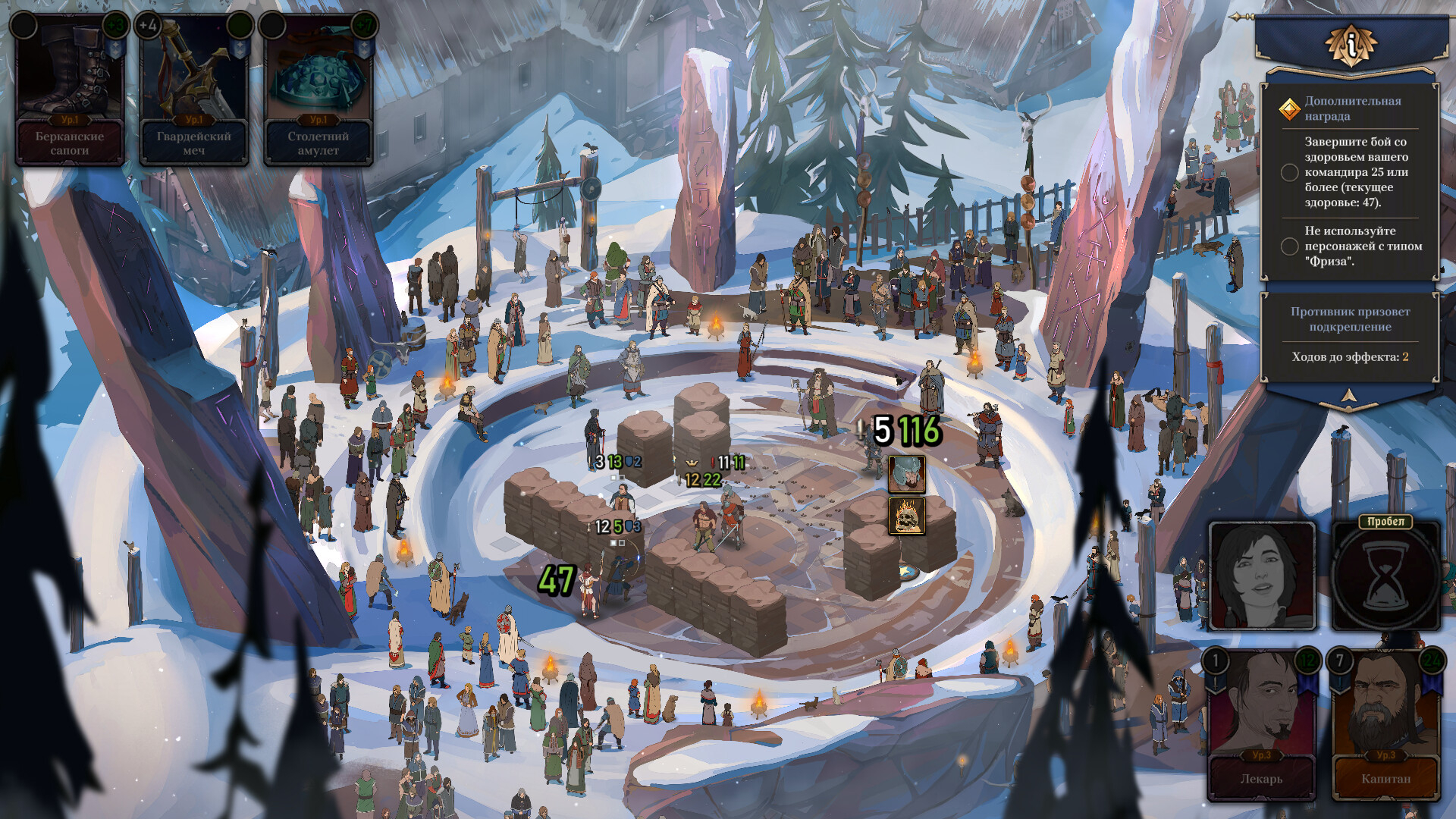Open the info panel emblem button
Screen dimensions: 1456x819
(1351, 45)
